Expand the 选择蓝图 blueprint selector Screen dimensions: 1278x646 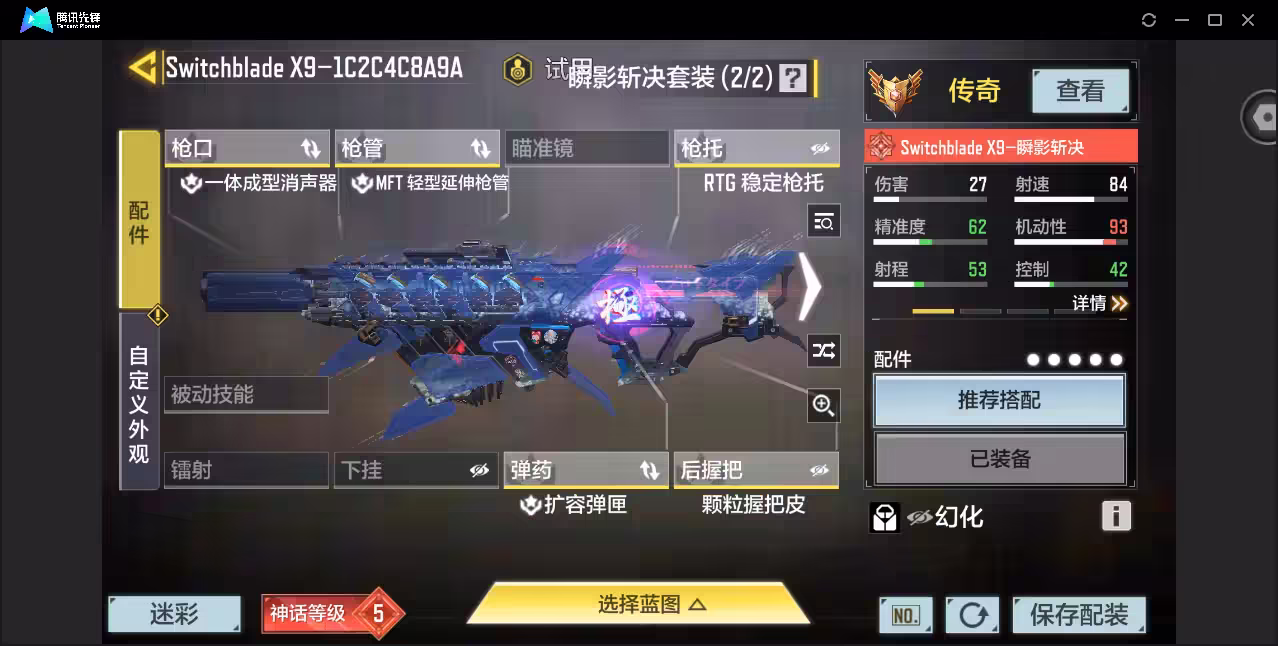638,604
